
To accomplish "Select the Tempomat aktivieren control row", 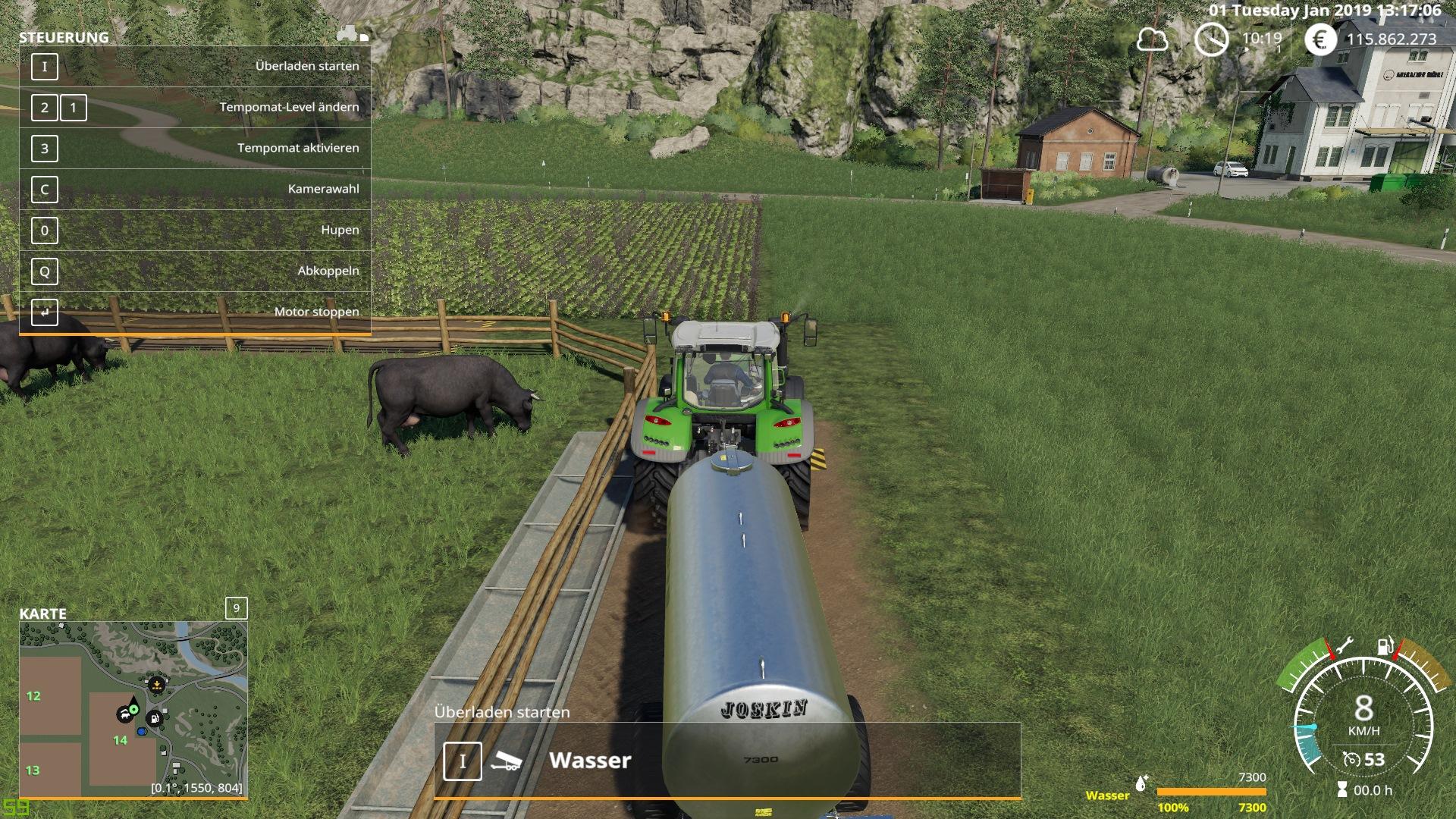I will point(195,149).
